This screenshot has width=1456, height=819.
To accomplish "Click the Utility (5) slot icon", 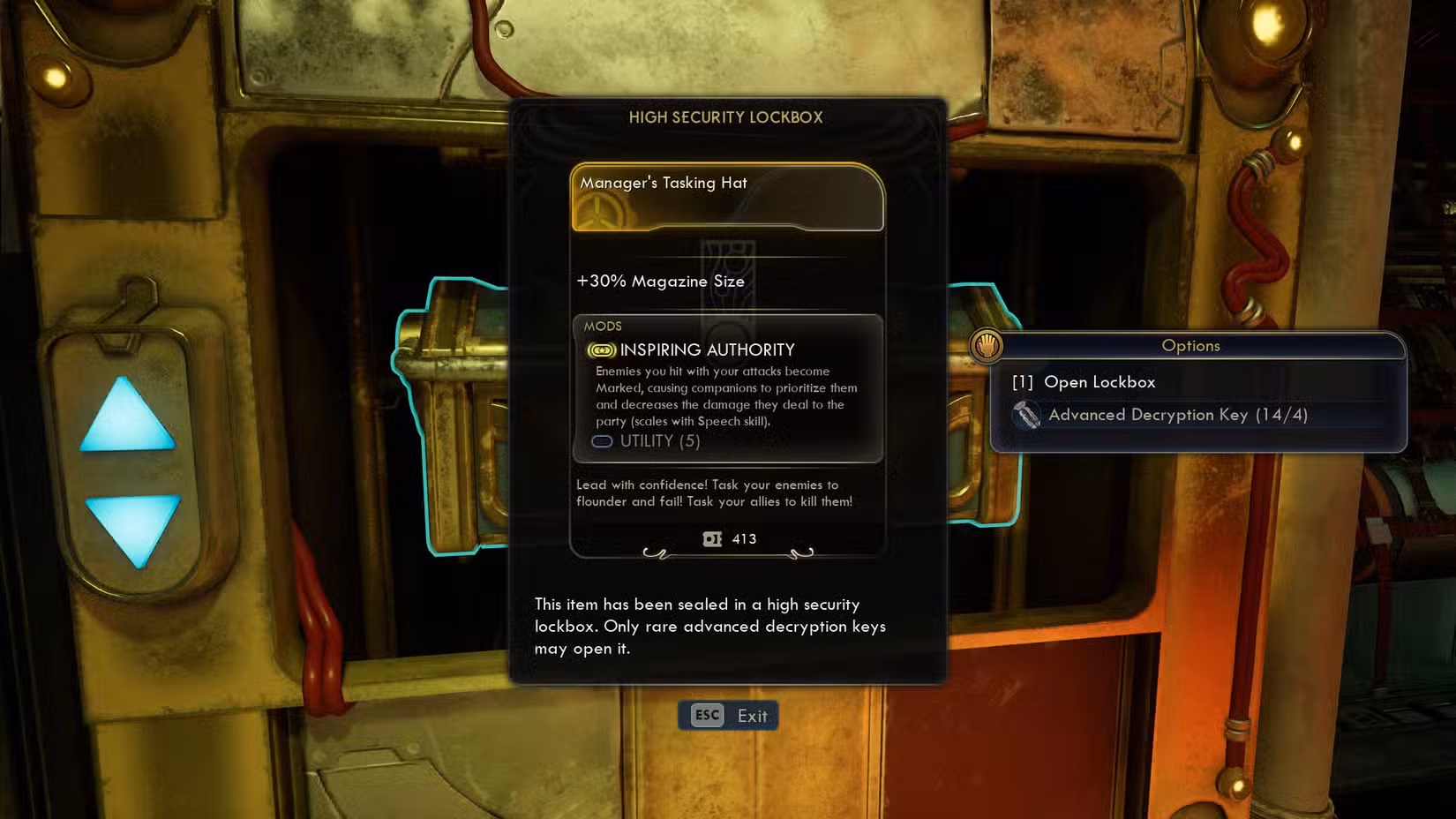I will pos(602,441).
